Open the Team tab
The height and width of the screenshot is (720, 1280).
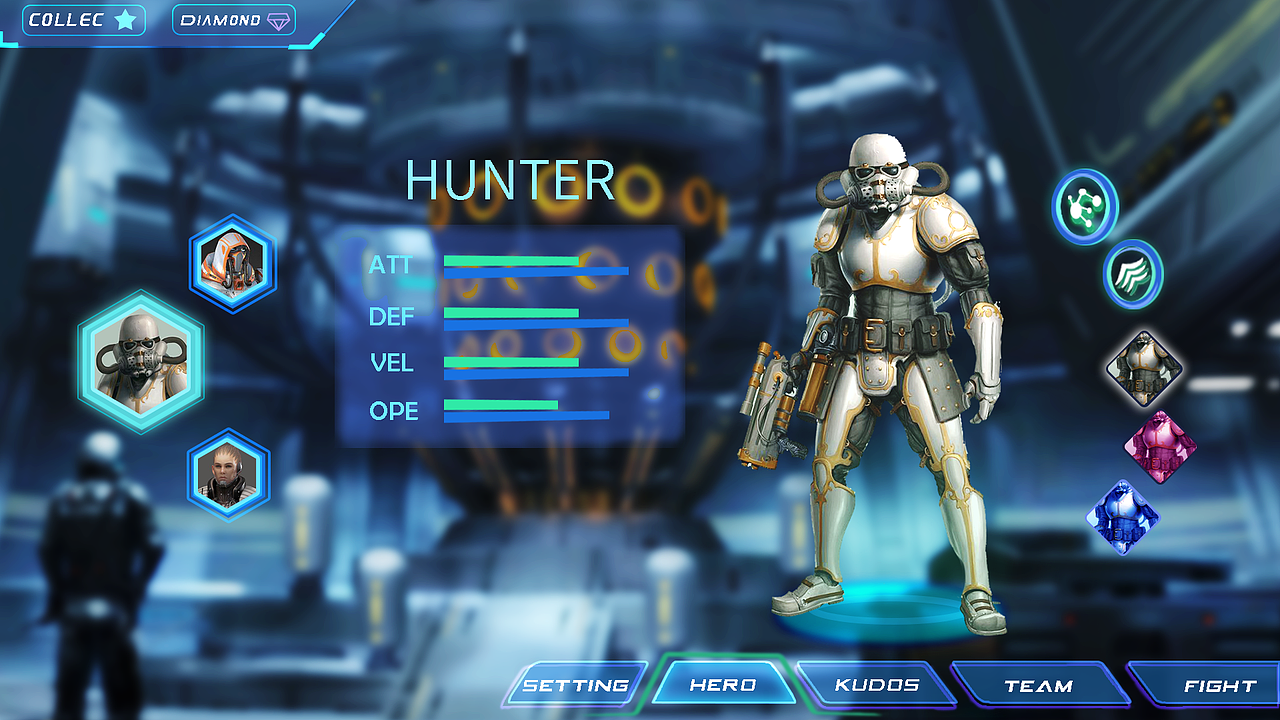pos(1038,686)
